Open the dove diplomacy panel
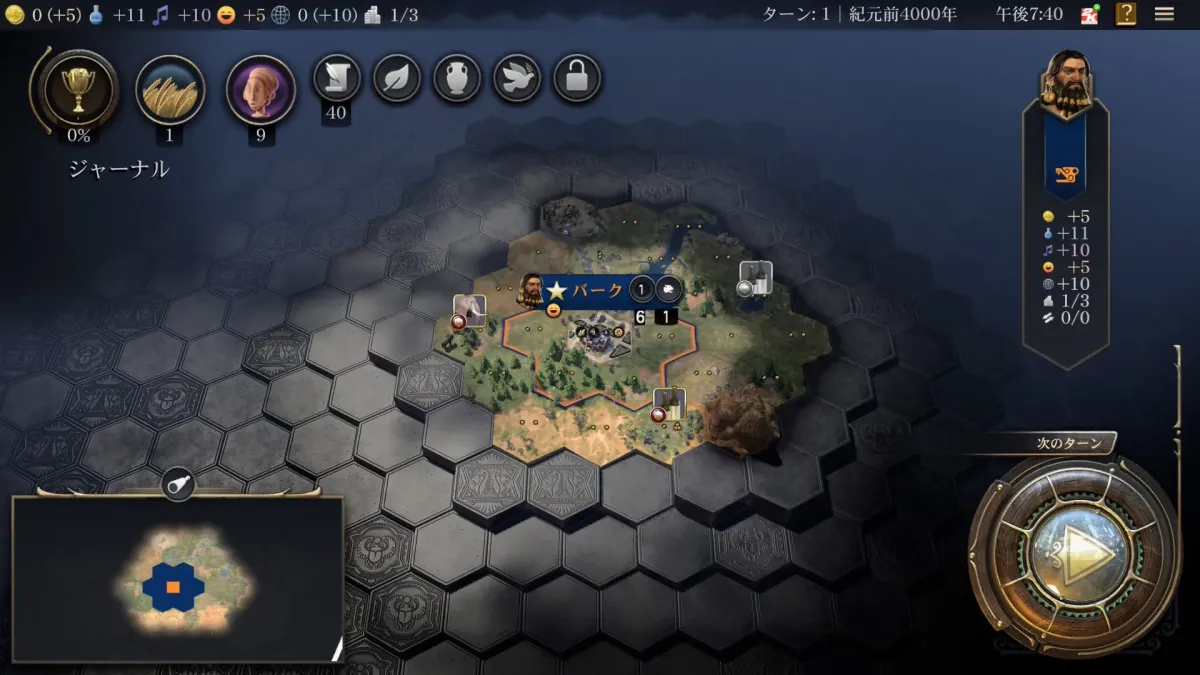1200x675 pixels. coord(517,77)
